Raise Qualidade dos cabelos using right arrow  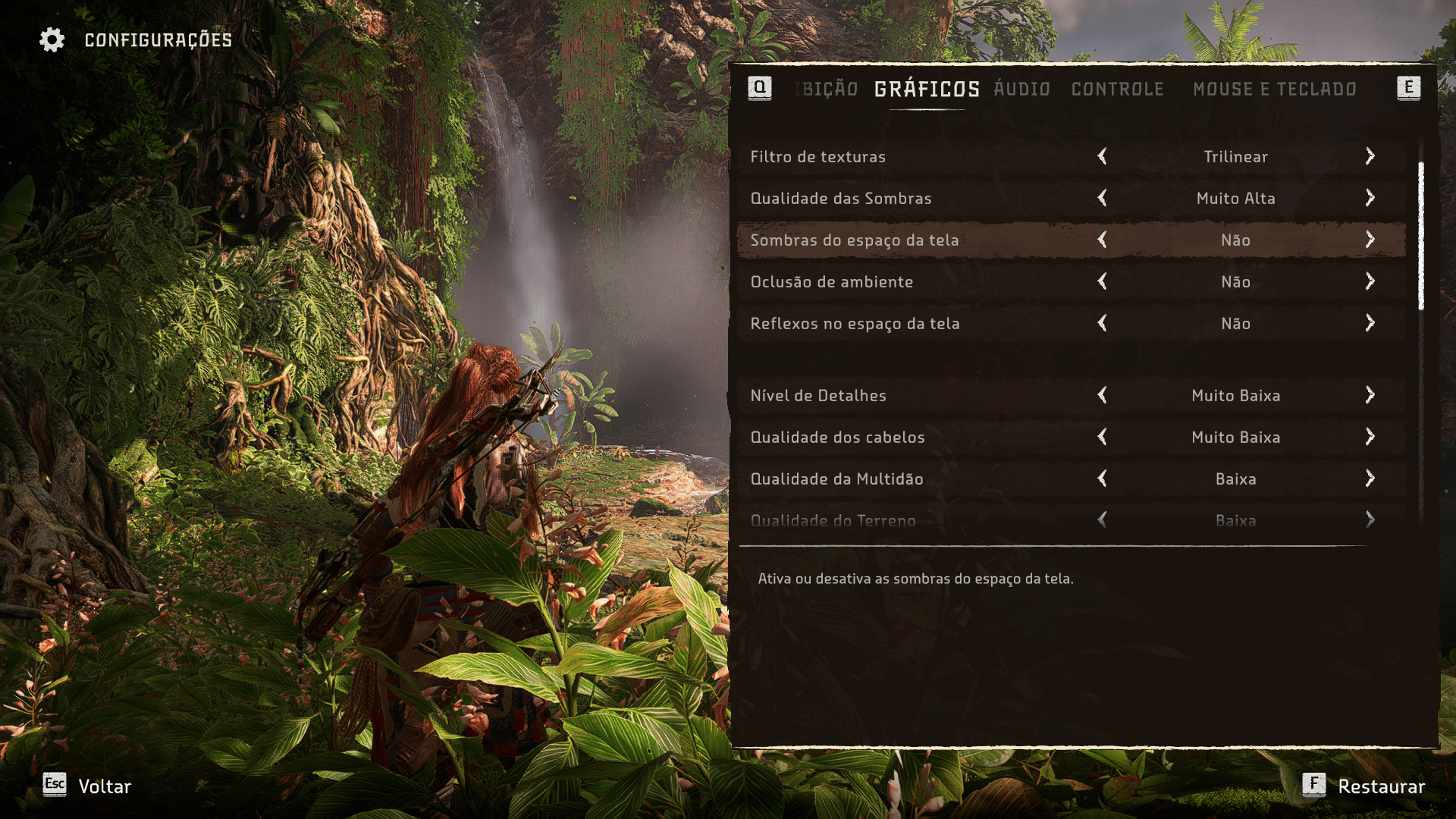pos(1370,437)
